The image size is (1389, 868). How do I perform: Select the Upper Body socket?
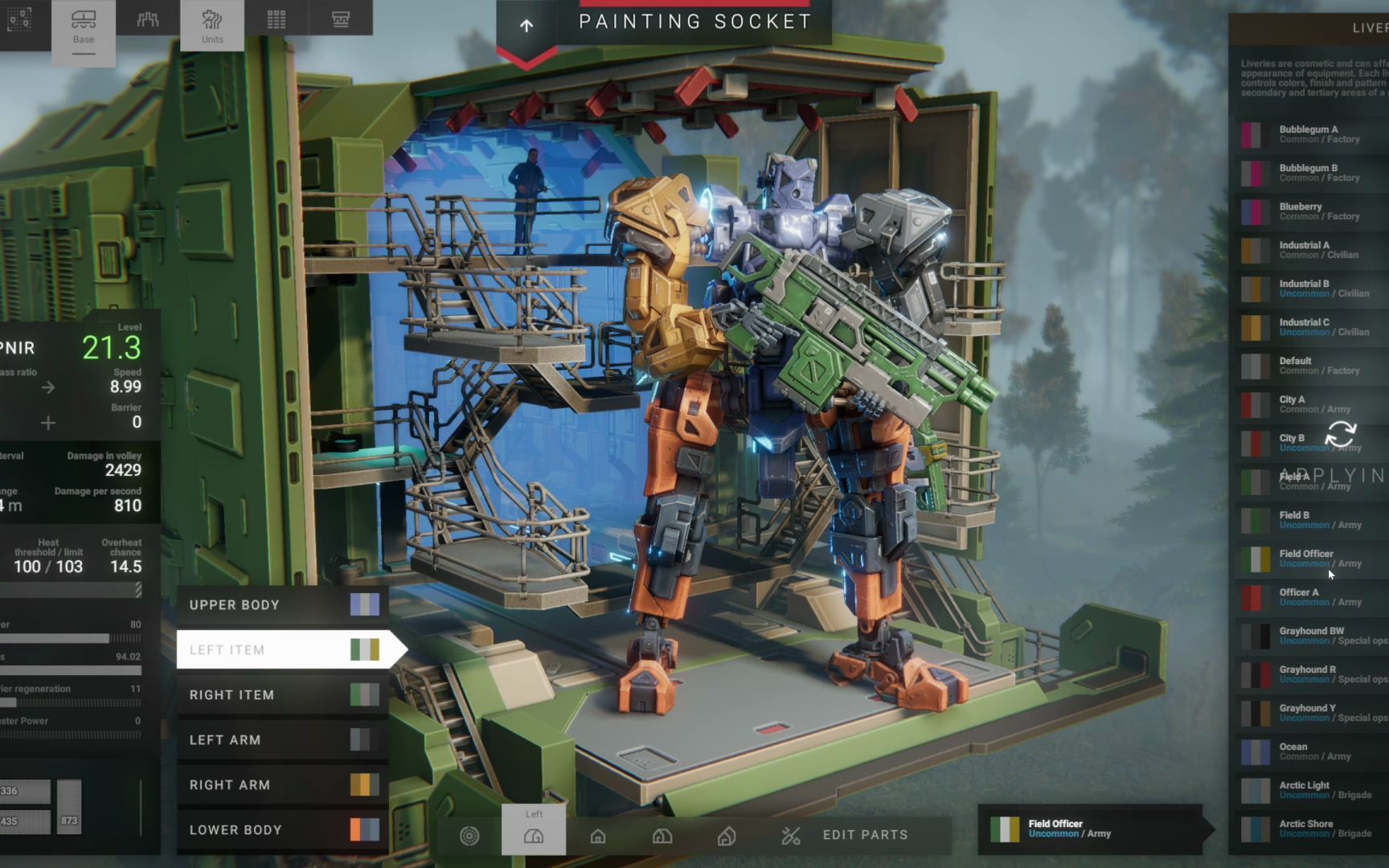tap(283, 605)
